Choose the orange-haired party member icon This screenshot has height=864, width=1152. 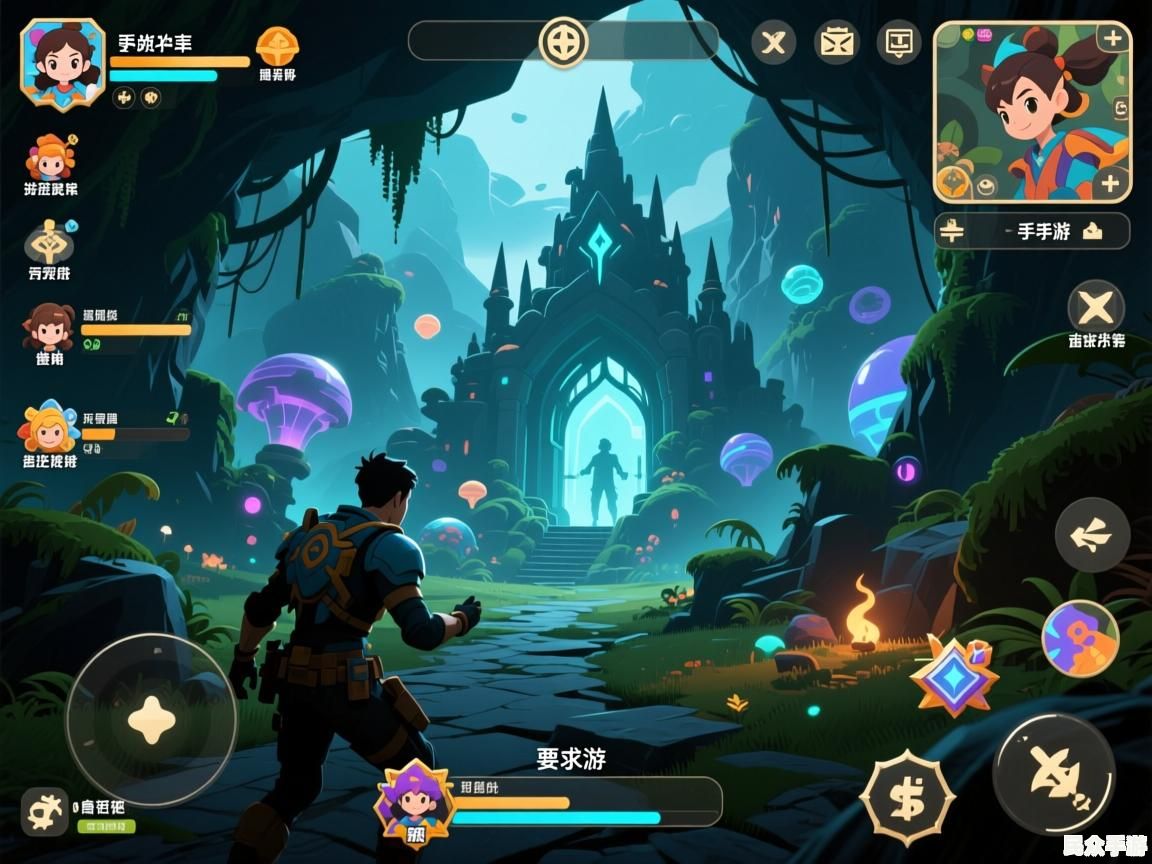[x=50, y=157]
